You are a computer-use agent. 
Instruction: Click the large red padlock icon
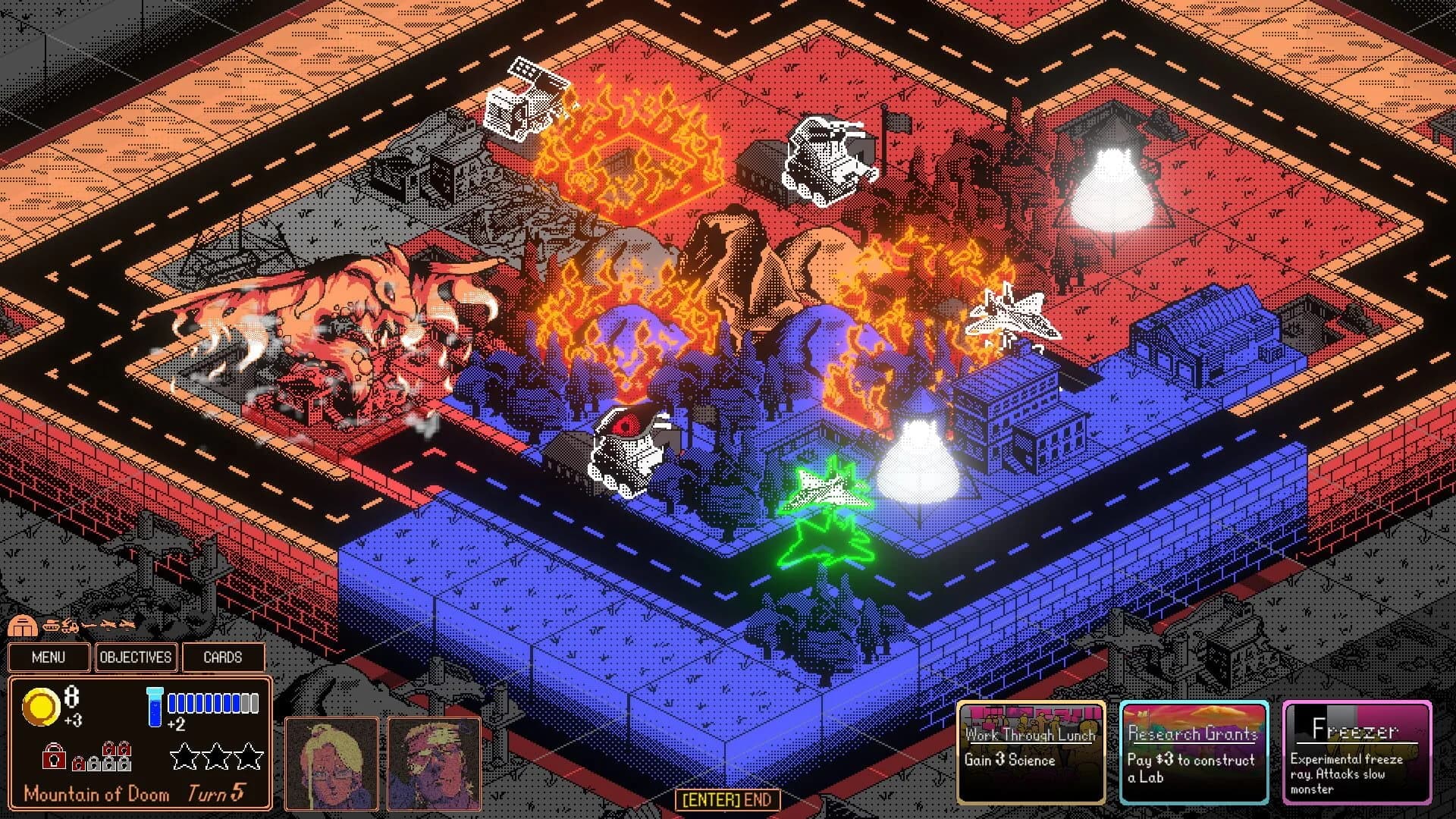(x=54, y=758)
